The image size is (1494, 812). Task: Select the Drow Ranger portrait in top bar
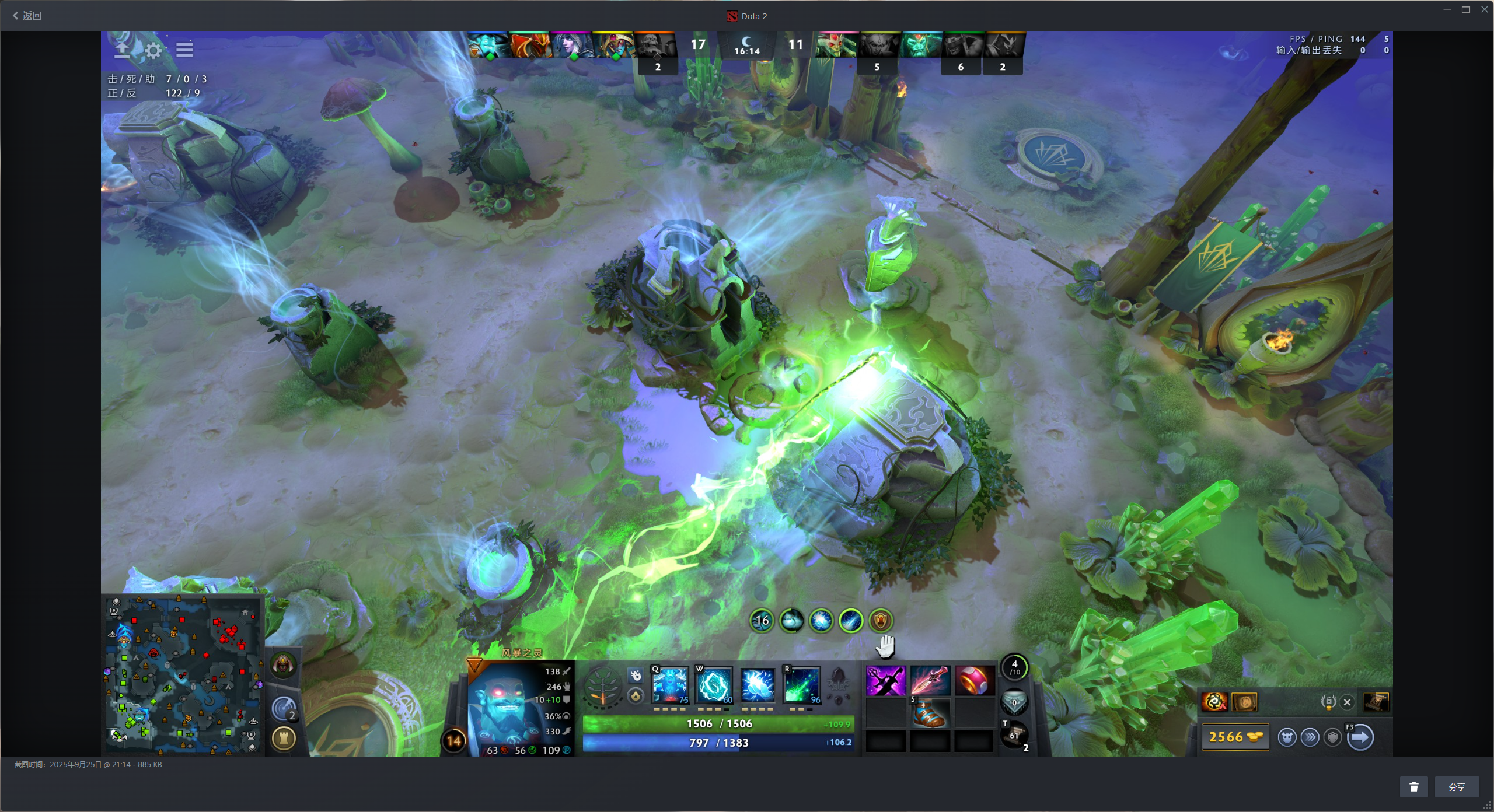pyautogui.click(x=572, y=45)
